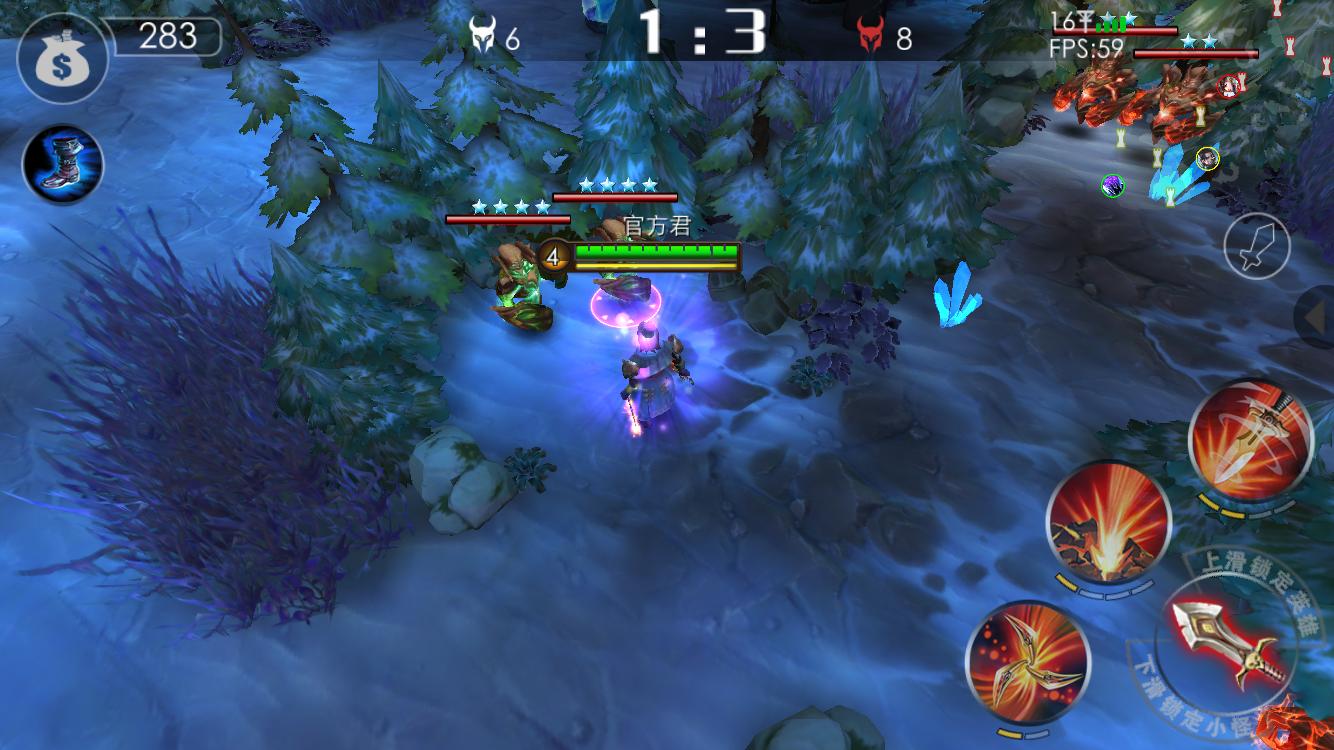
Task: Expand the arrow panel on the right edge
Action: pos(1316,317)
